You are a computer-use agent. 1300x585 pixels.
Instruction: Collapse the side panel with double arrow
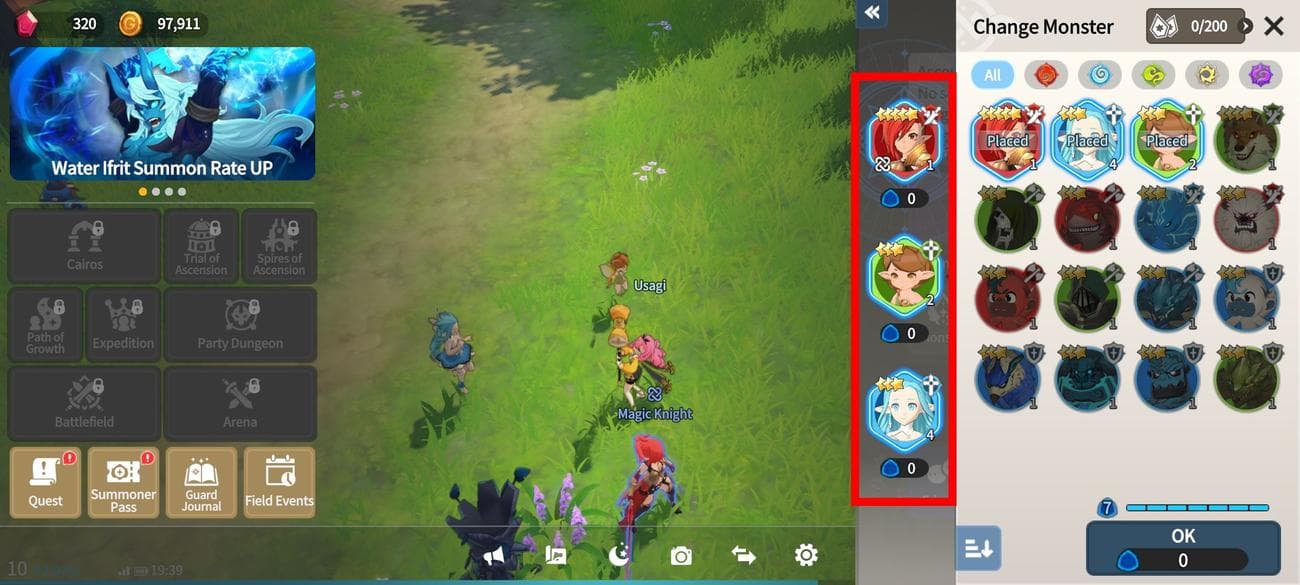[872, 13]
